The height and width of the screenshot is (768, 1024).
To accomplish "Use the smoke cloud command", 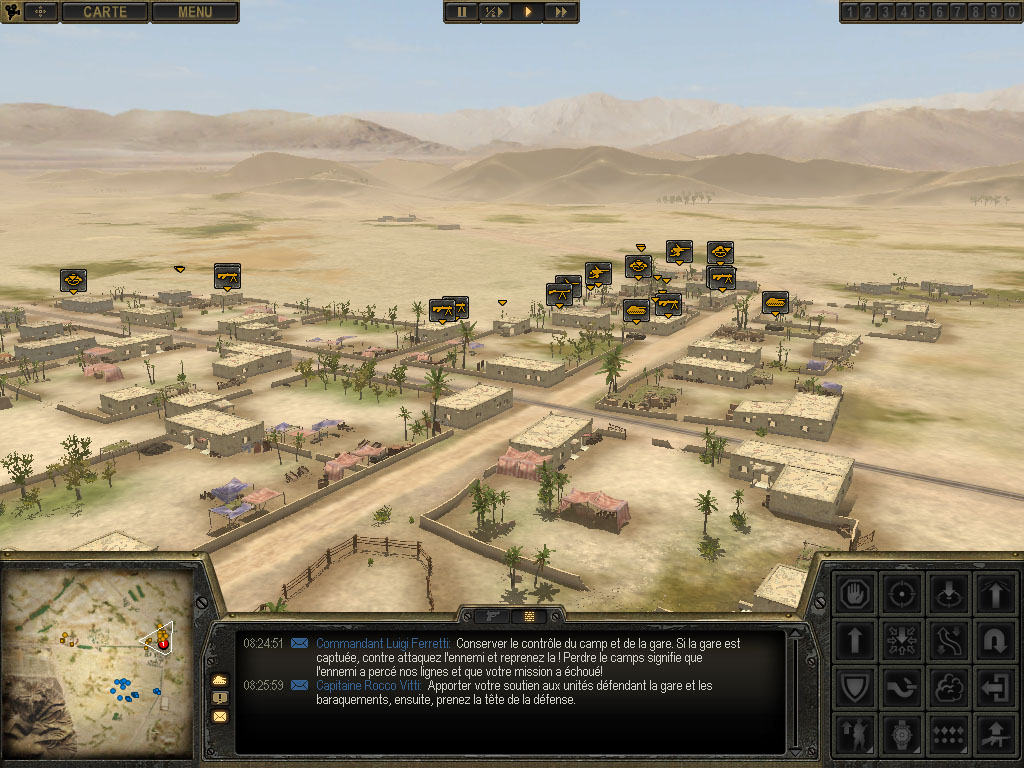I will click(948, 687).
